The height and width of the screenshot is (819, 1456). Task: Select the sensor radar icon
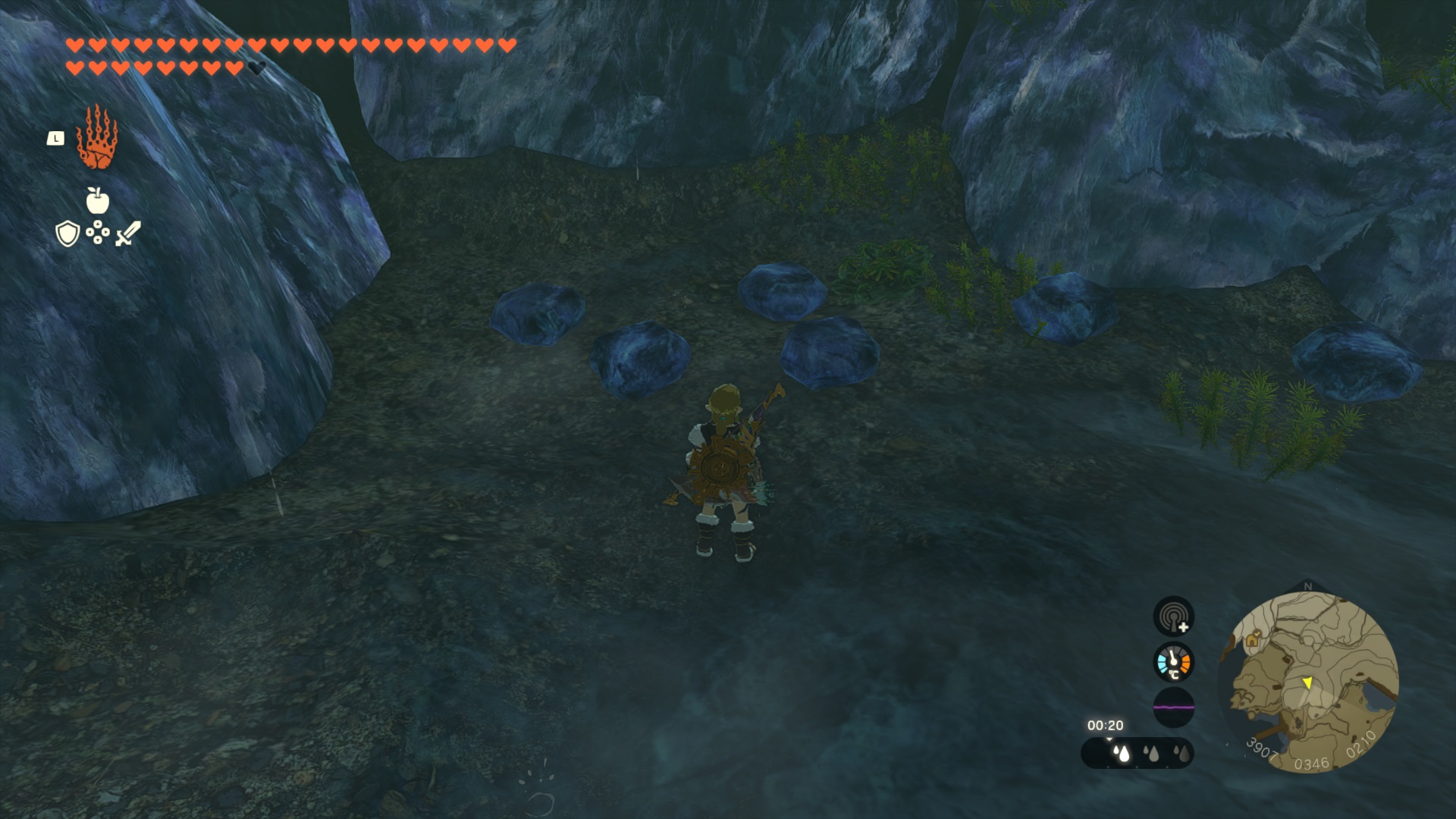tap(1173, 616)
